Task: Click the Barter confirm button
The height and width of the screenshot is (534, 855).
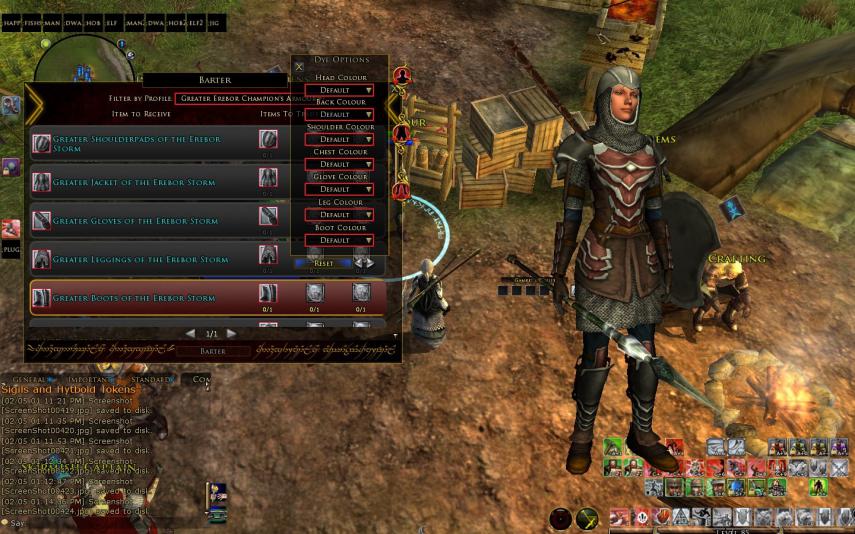Action: [x=213, y=351]
